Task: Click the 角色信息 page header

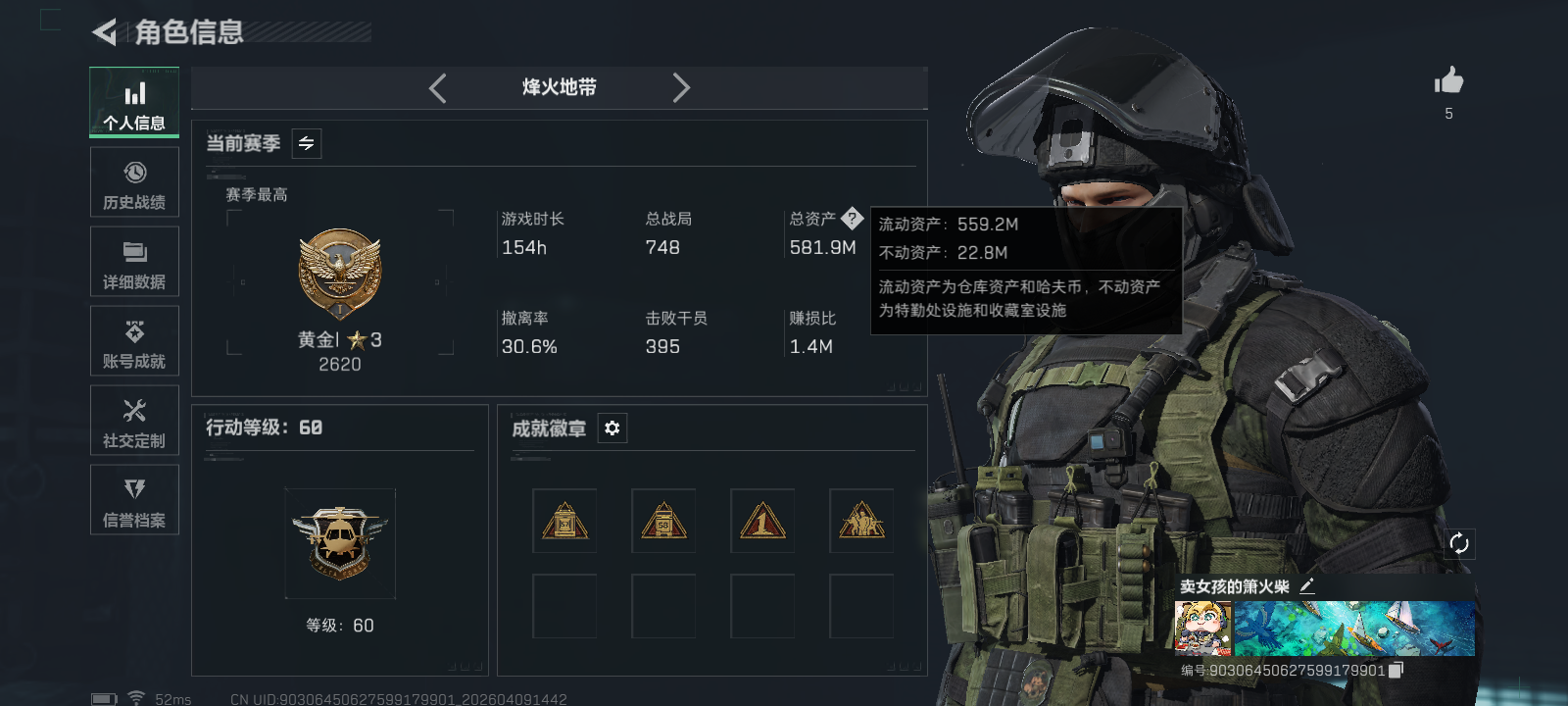Action: [x=186, y=32]
